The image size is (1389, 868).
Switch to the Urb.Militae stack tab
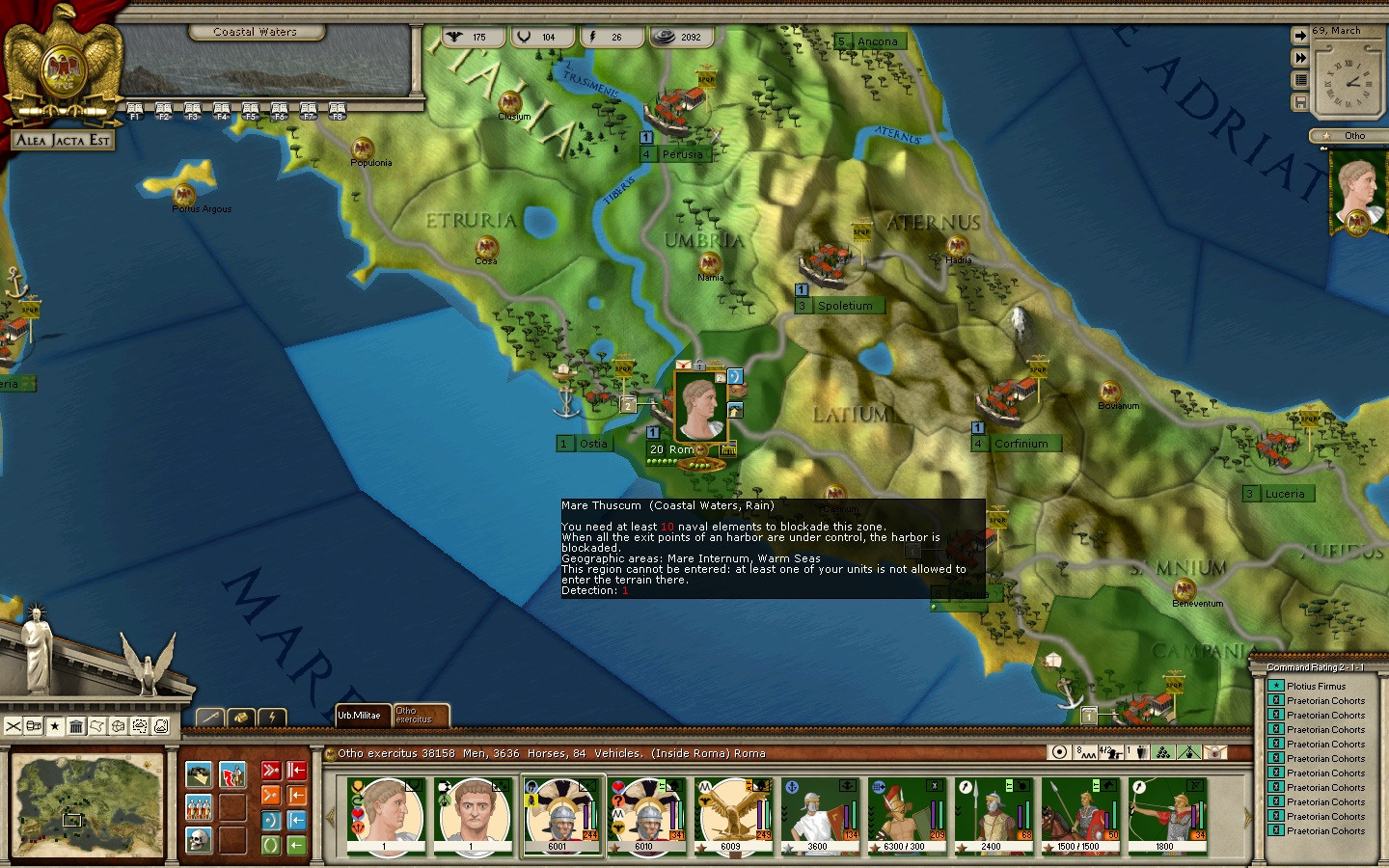tap(361, 716)
